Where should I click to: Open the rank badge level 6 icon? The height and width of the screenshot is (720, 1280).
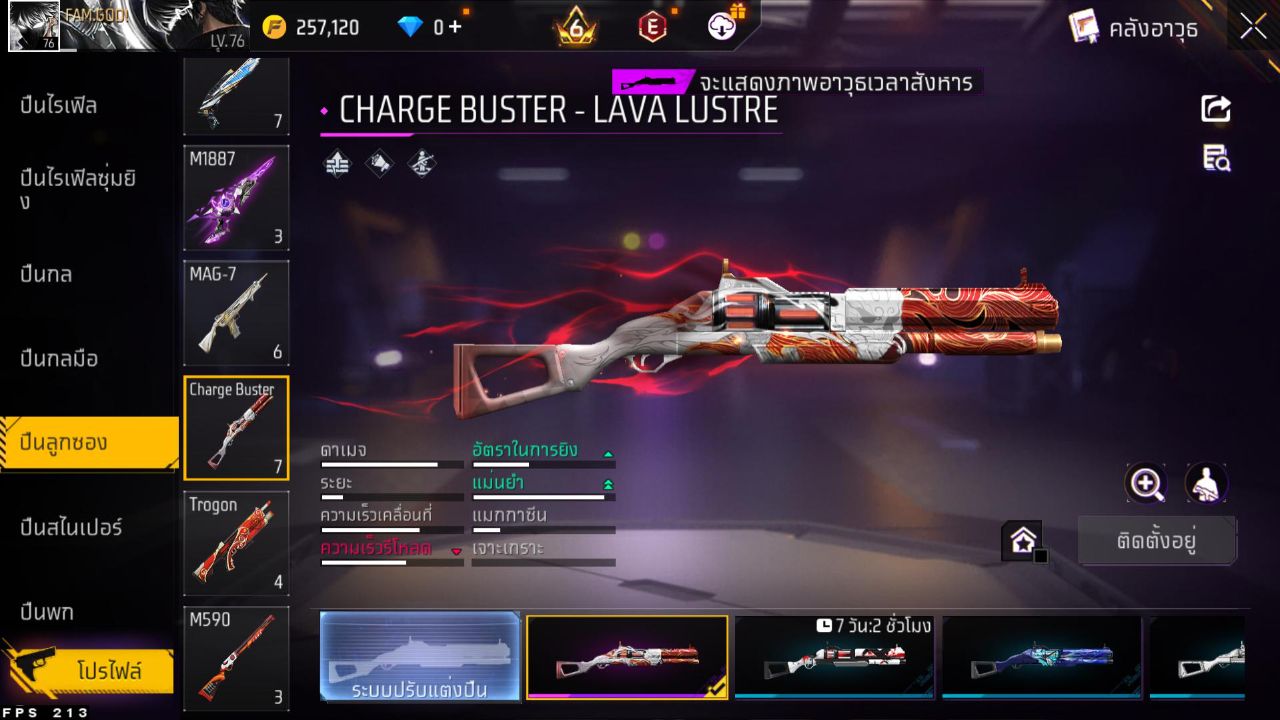tap(572, 27)
